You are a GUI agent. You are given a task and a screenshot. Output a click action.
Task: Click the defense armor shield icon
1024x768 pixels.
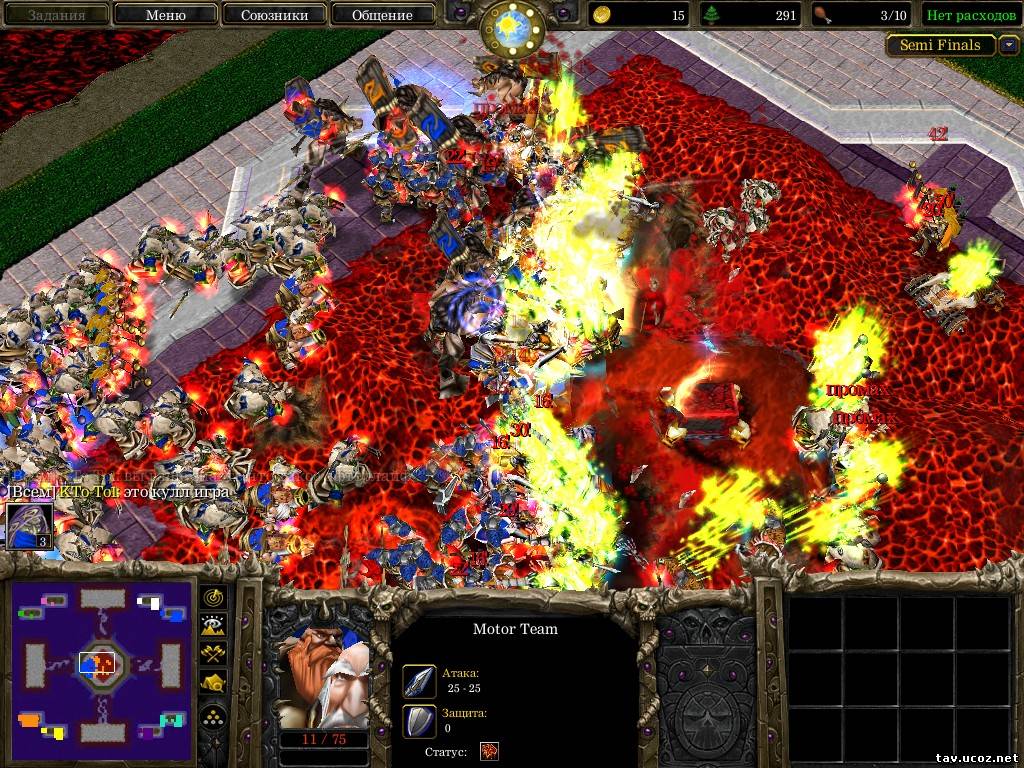pyautogui.click(x=418, y=720)
